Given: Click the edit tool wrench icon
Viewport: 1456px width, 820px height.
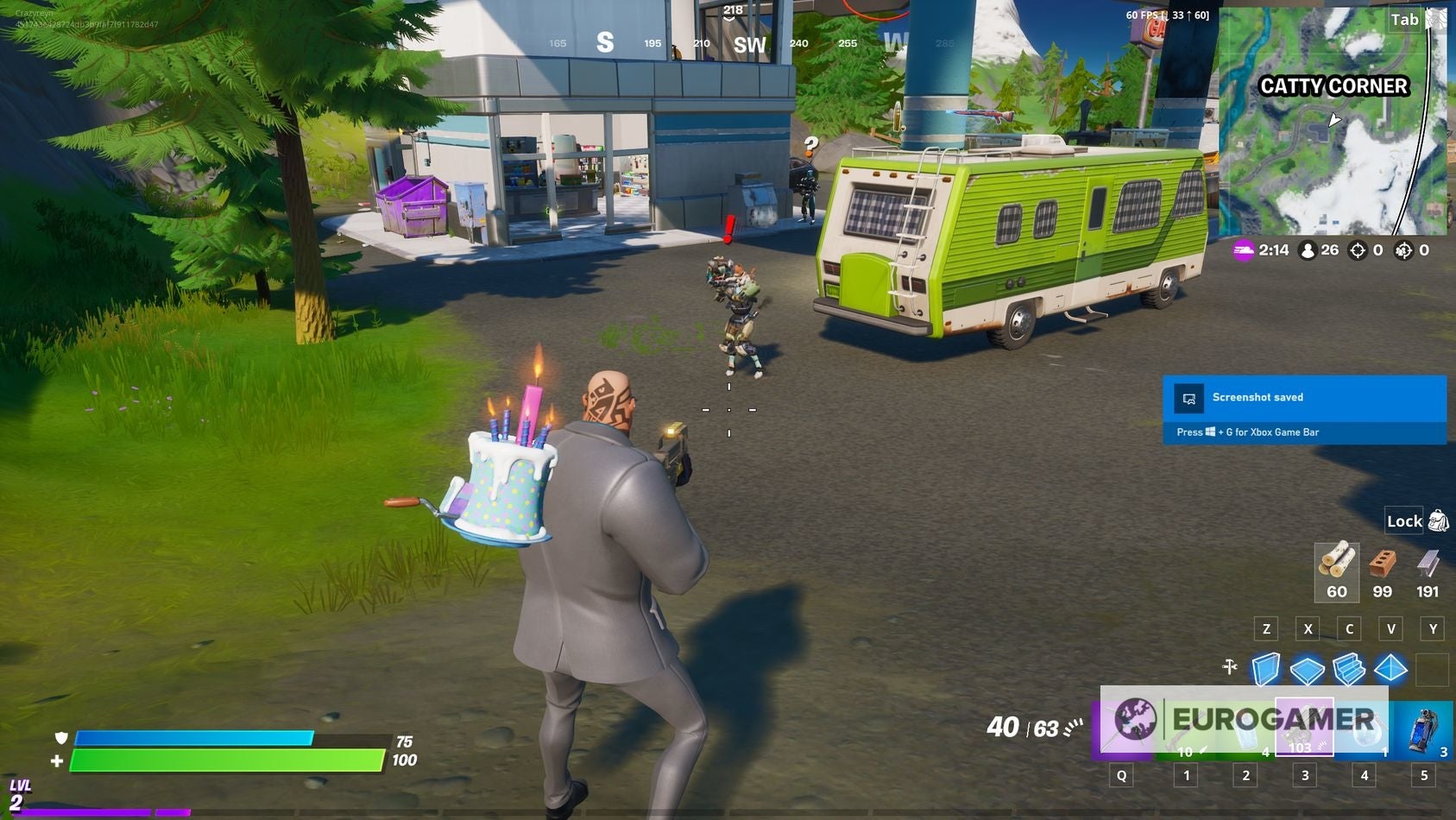Looking at the screenshot, I should [x=1229, y=666].
